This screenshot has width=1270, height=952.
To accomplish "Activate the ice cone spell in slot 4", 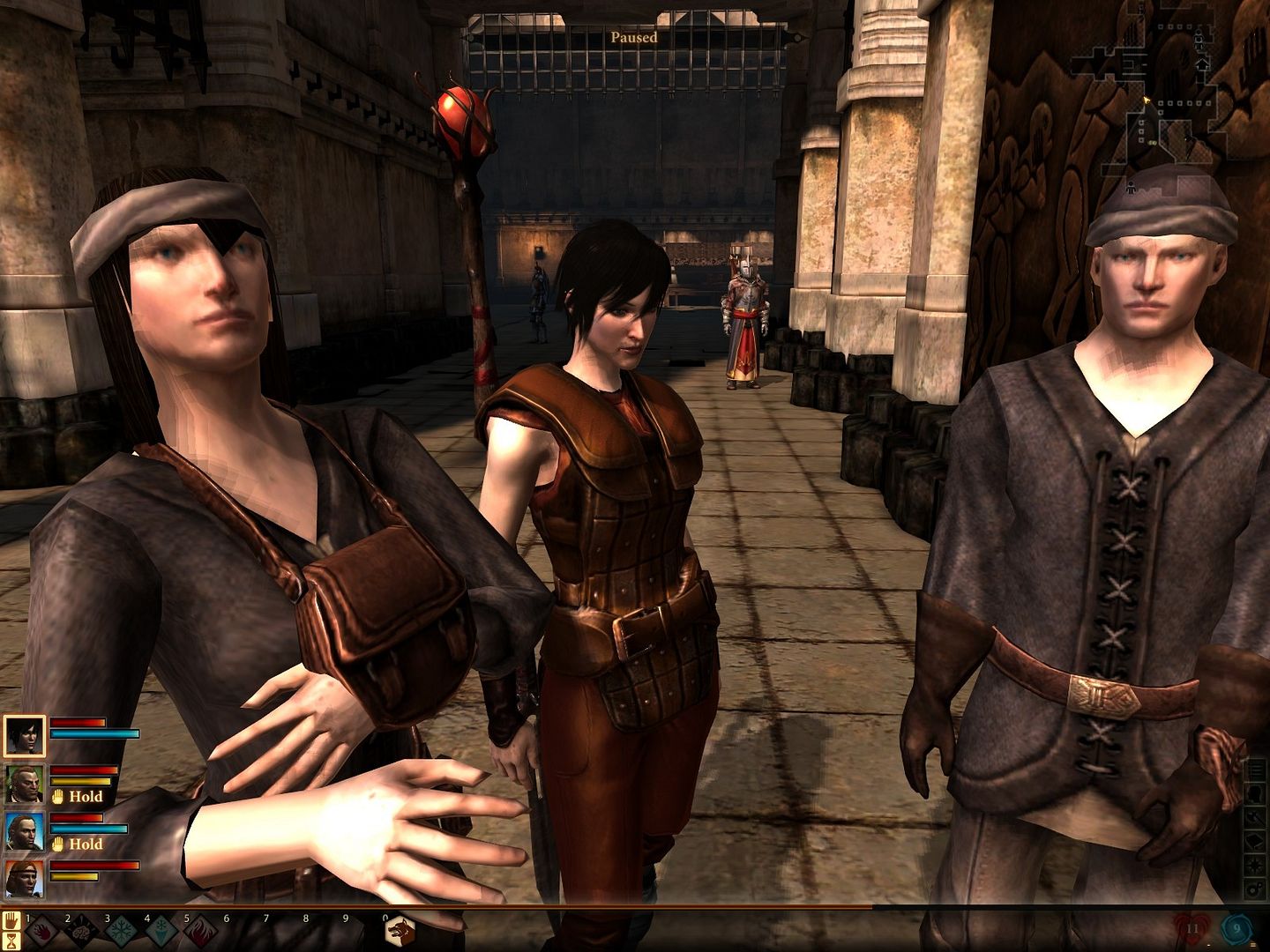I will coord(160,933).
